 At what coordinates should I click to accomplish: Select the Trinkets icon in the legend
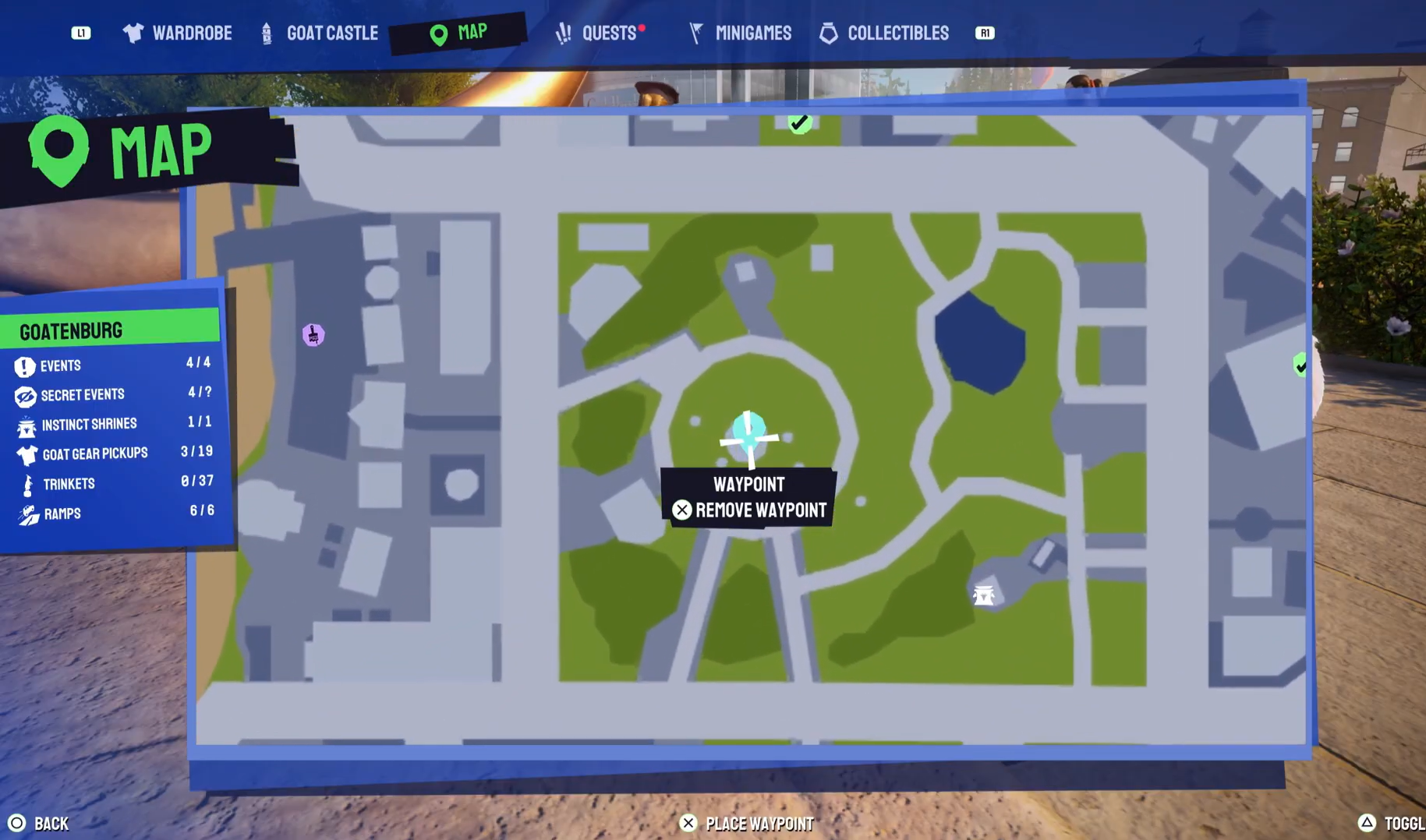pos(26,484)
